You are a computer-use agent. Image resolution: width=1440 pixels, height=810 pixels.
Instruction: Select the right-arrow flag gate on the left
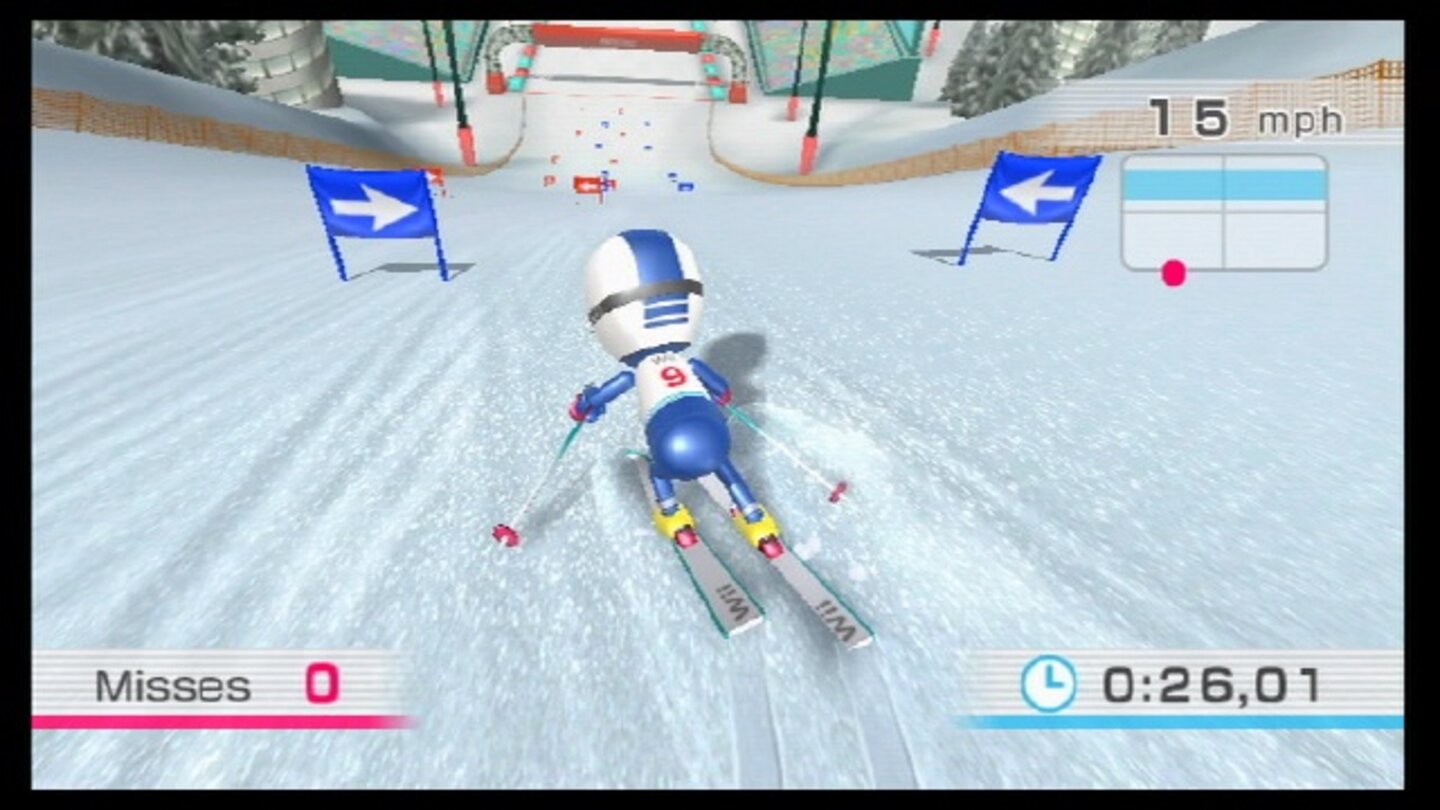tap(373, 203)
